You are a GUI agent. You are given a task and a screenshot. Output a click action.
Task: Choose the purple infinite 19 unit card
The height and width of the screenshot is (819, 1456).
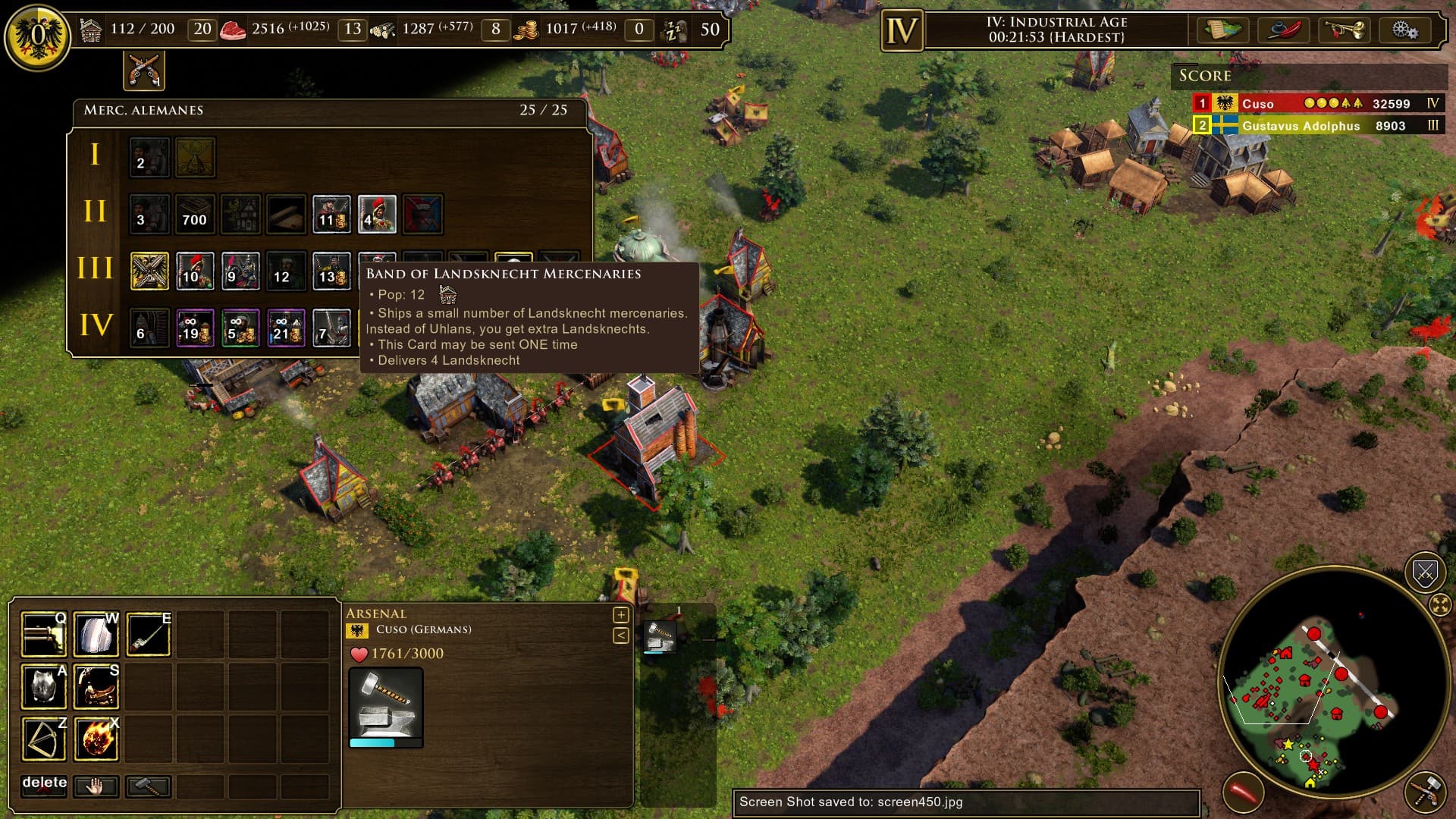point(195,328)
